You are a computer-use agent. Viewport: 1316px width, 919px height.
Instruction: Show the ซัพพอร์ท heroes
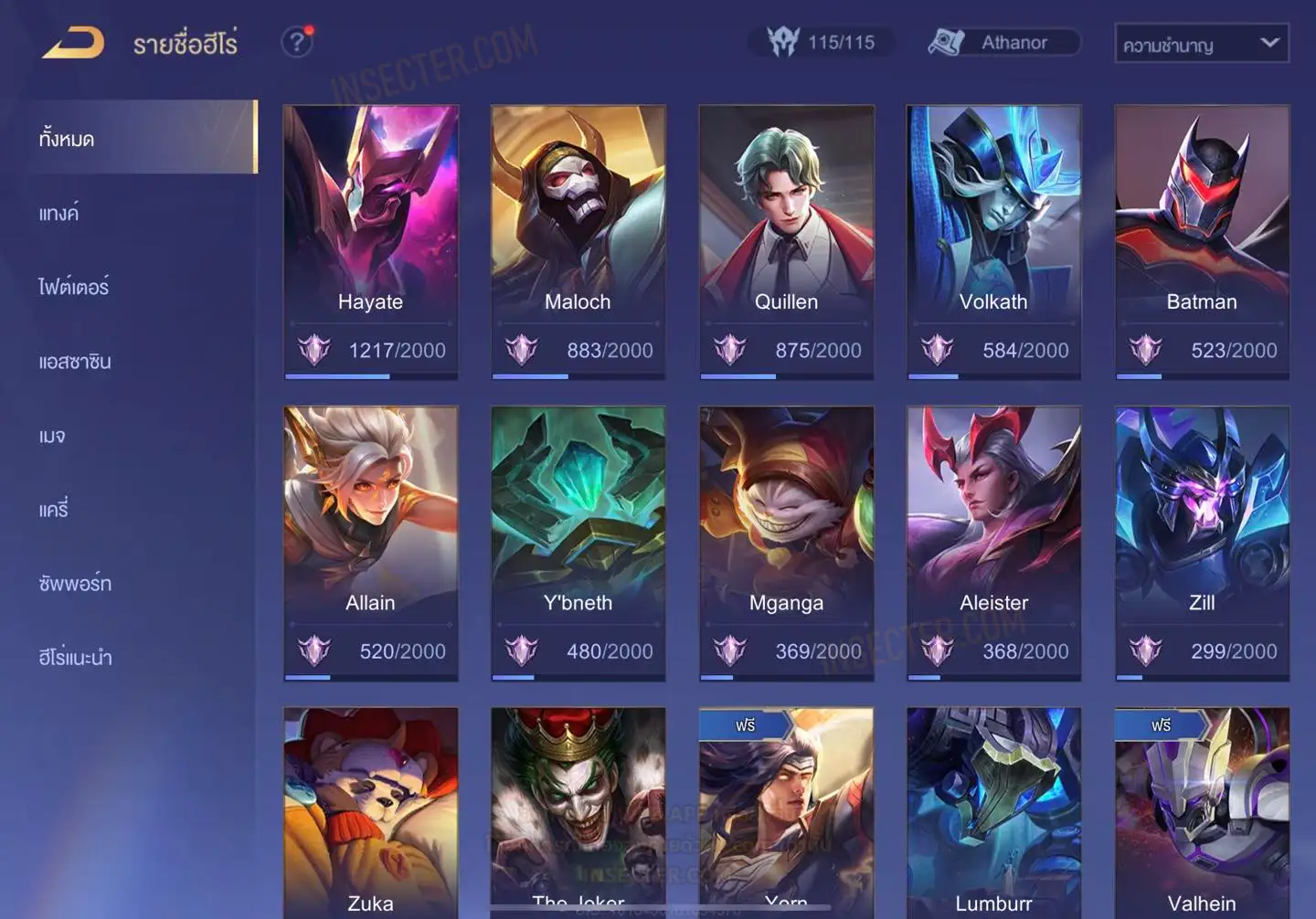tap(75, 584)
